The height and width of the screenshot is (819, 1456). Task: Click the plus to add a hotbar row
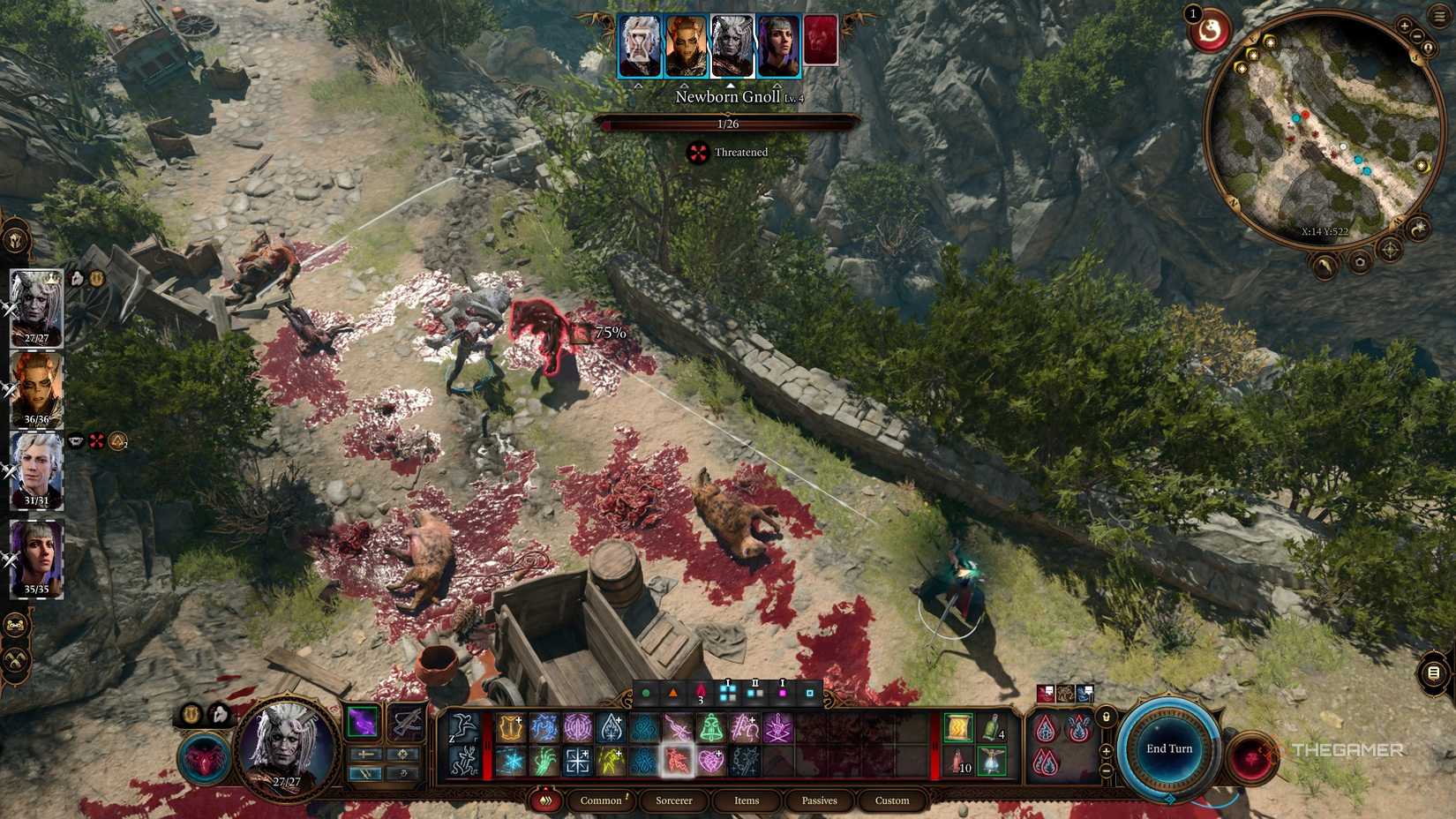tap(1106, 752)
